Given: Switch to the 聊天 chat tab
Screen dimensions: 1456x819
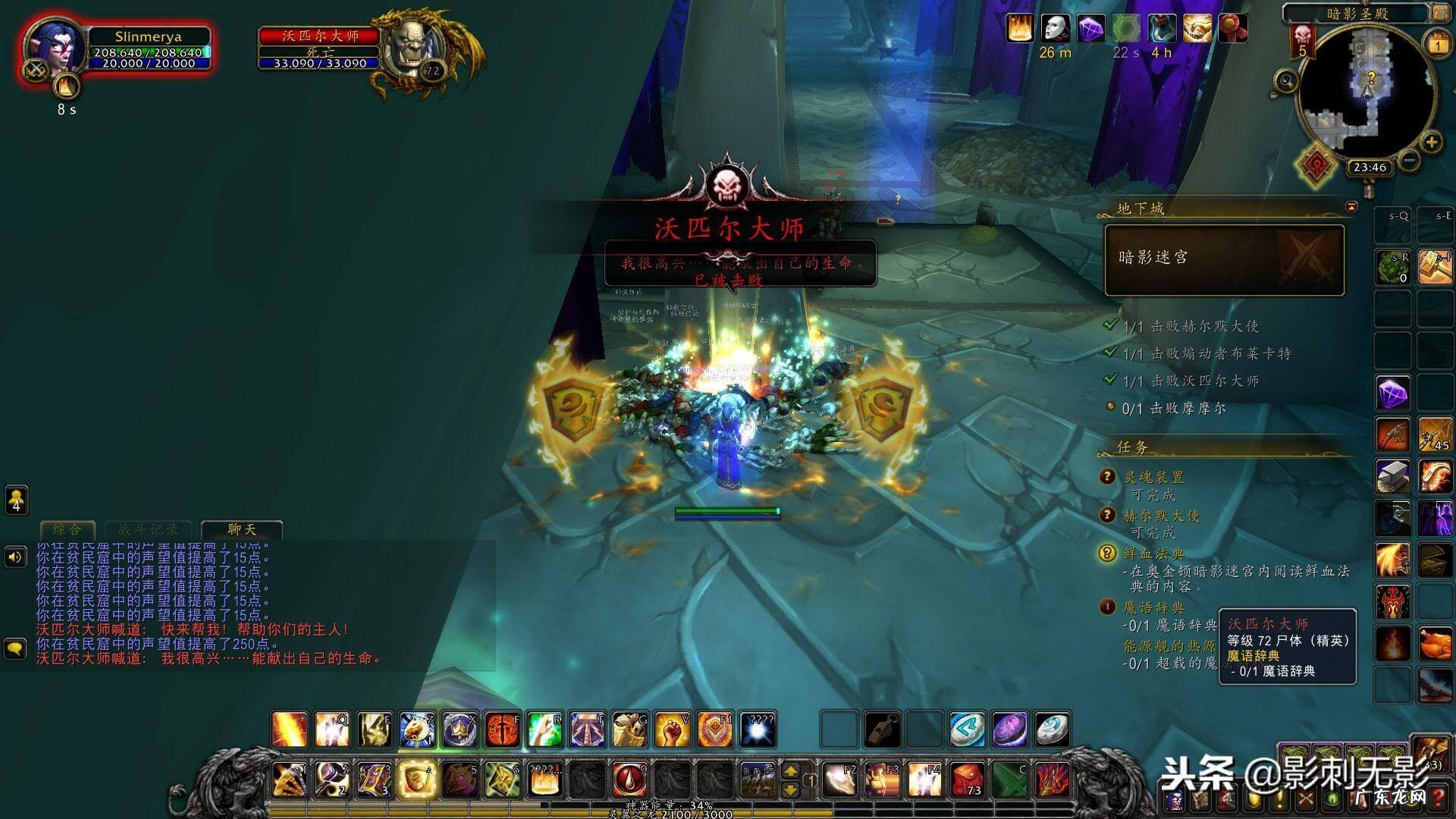Looking at the screenshot, I should 242,529.
